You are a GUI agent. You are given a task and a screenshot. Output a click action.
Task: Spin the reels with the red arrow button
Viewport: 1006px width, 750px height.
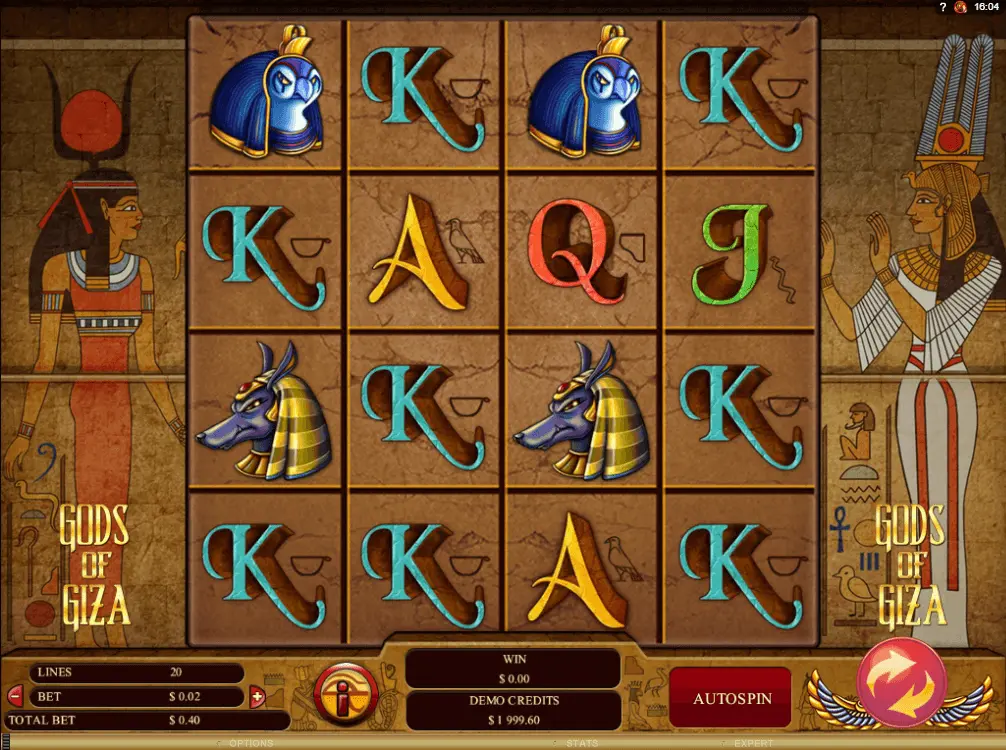coord(900,683)
